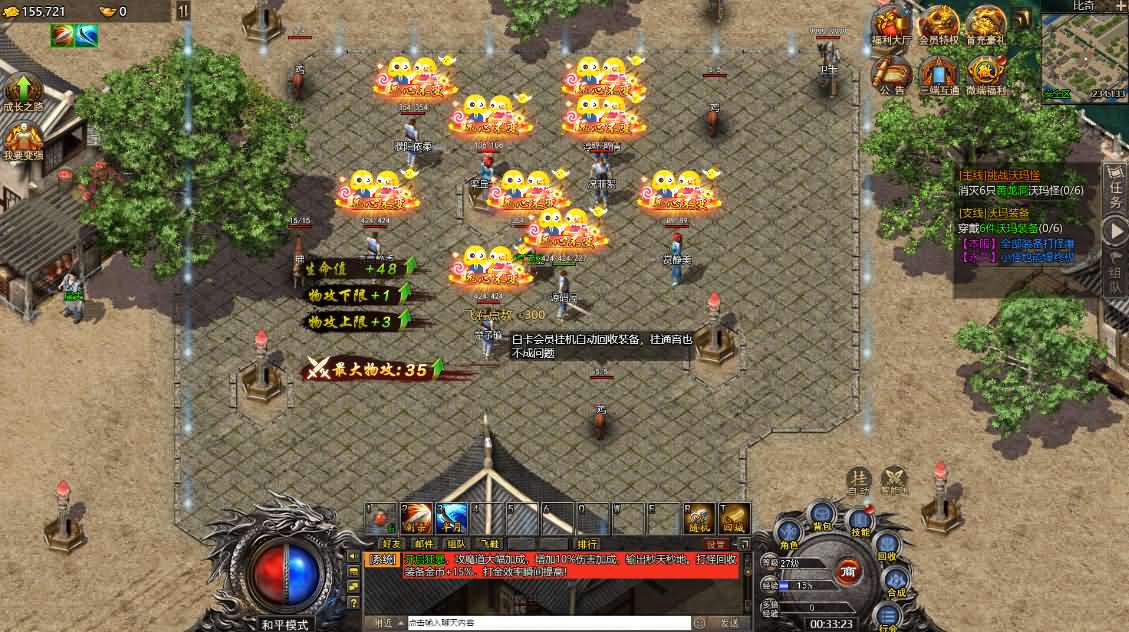Open the 角色 character panel
This screenshot has height=632, width=1129.
pyautogui.click(x=788, y=533)
